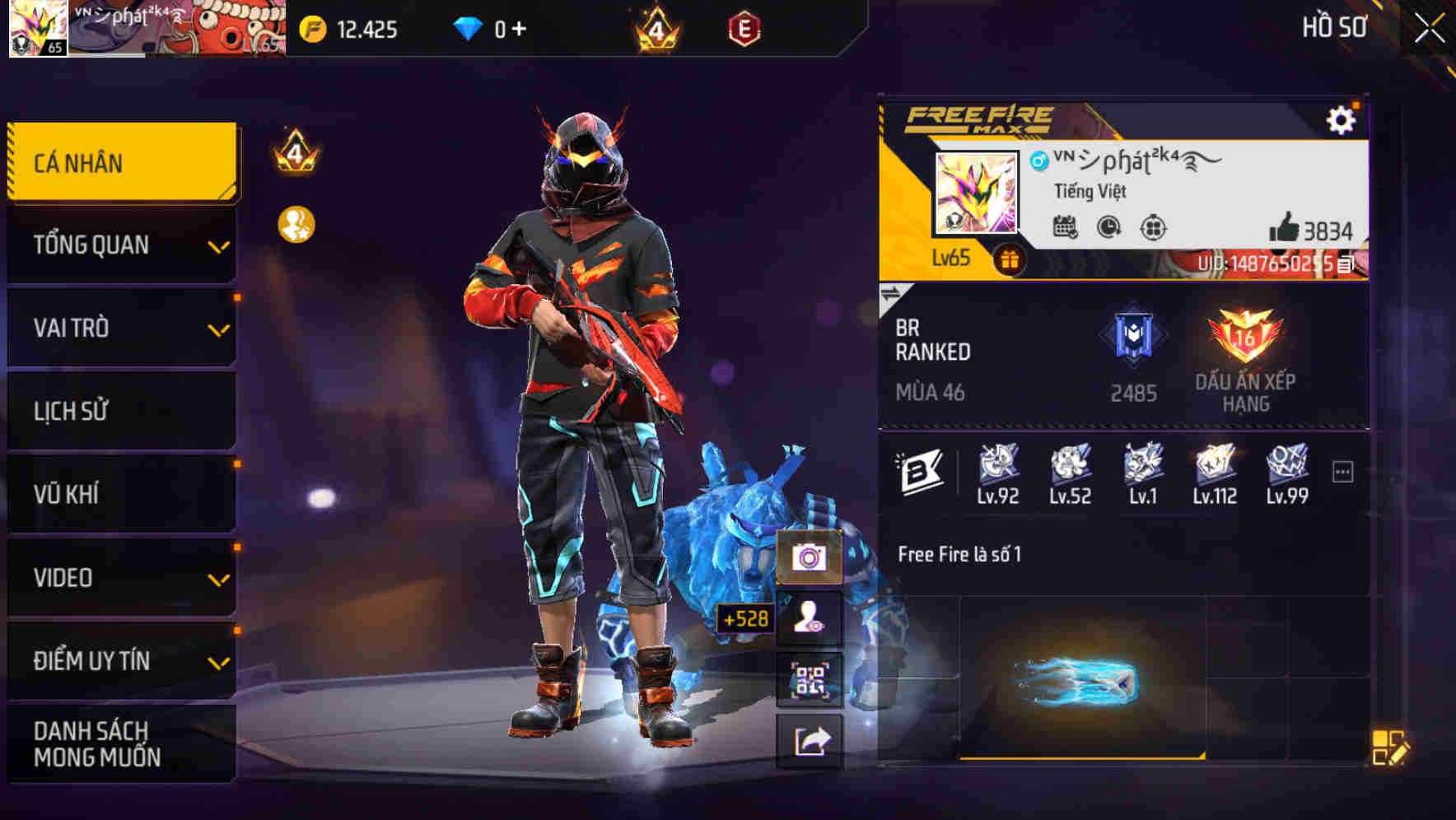Open the camera screenshot tool beside the character
This screenshot has width=1456, height=820.
[x=811, y=559]
